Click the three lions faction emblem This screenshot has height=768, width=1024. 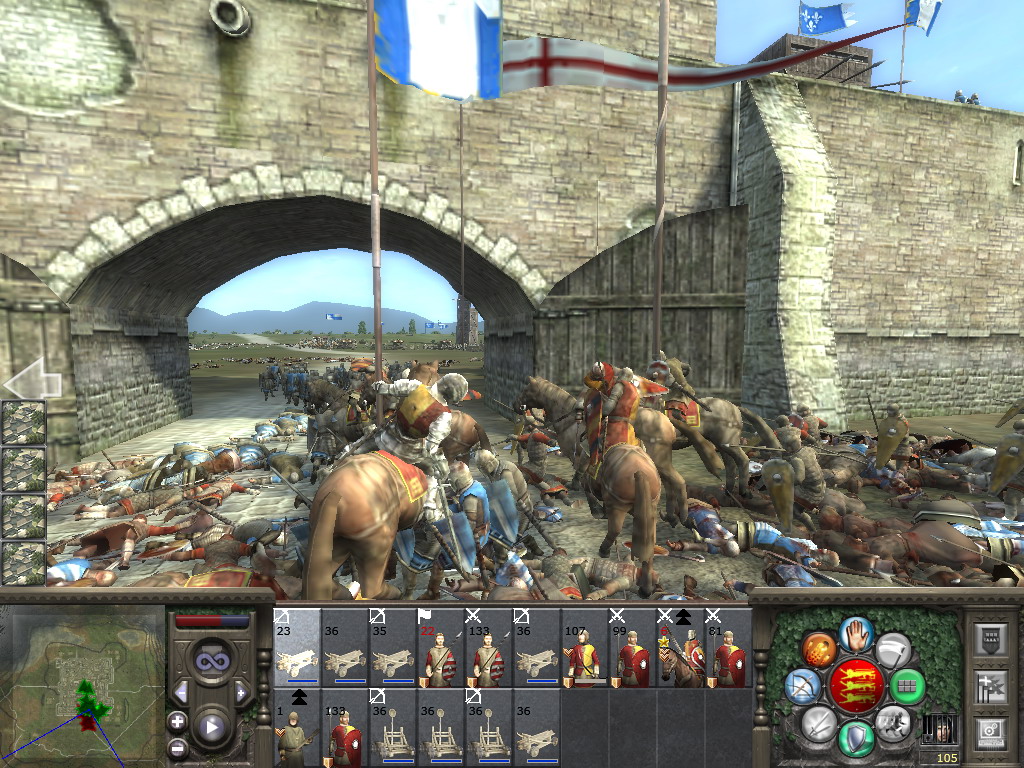point(856,686)
